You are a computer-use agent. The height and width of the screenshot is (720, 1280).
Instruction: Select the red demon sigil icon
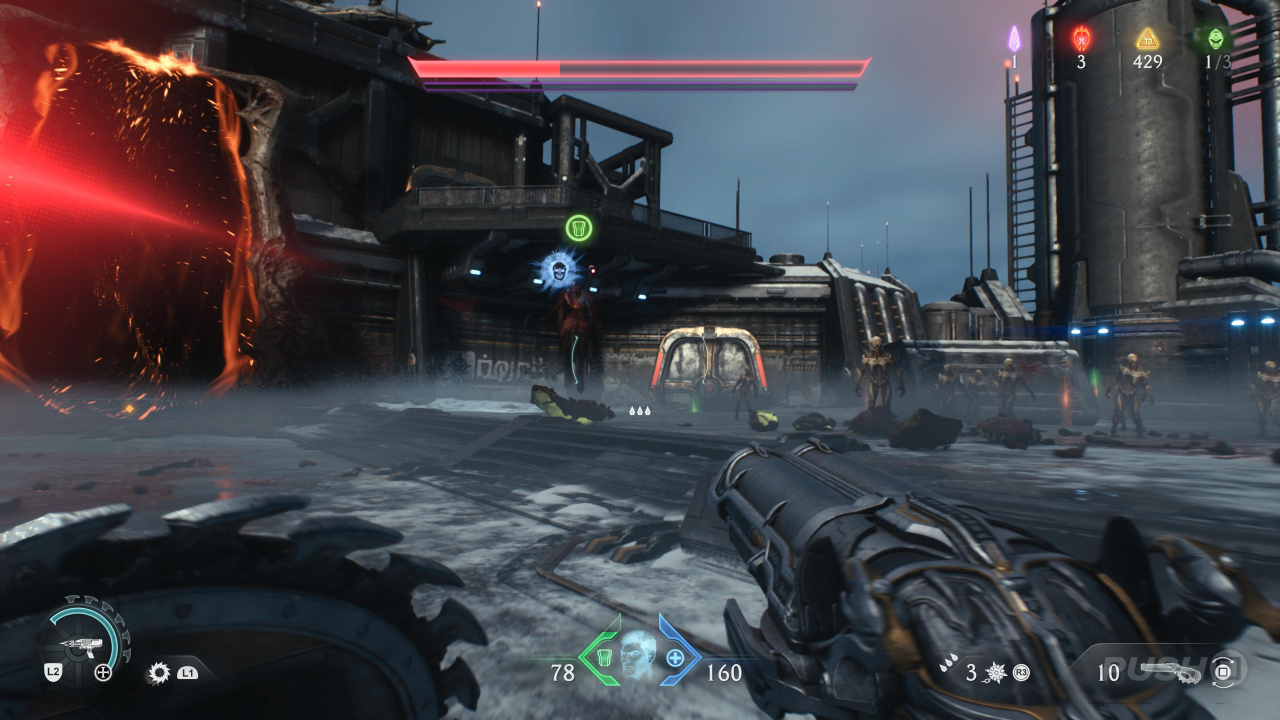coord(1081,38)
